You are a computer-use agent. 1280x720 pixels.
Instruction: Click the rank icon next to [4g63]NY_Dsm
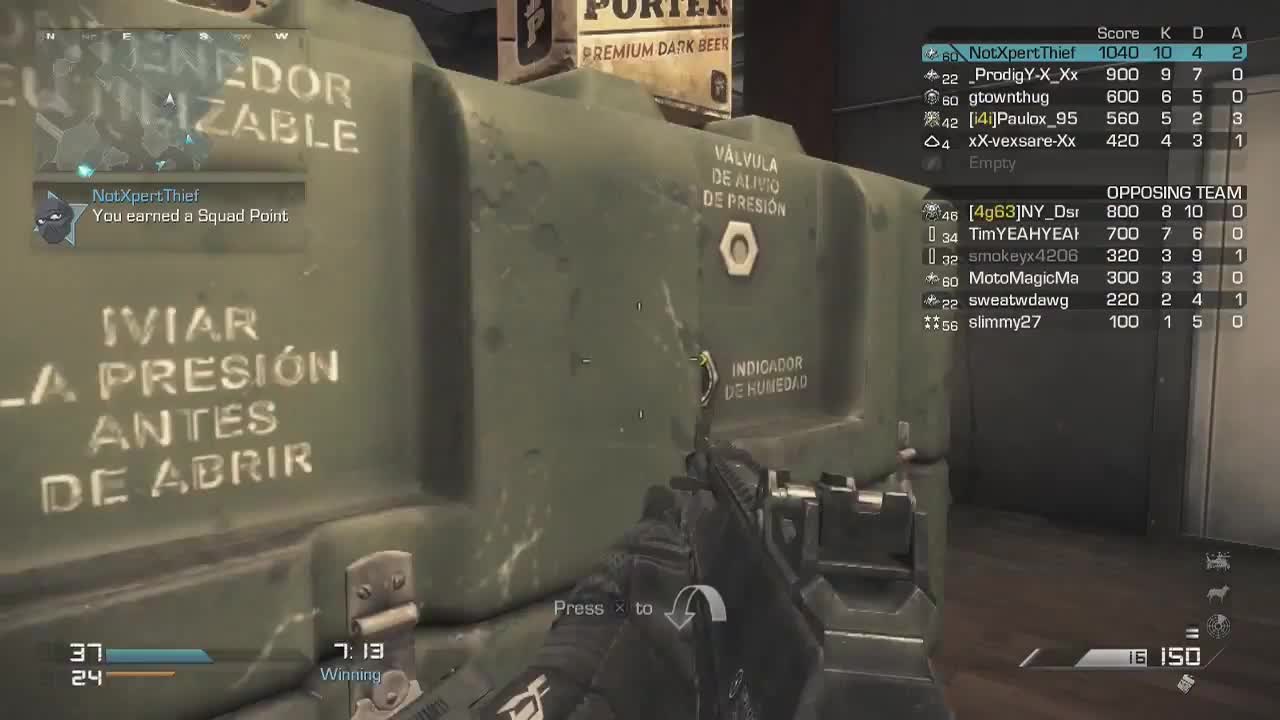(x=930, y=211)
